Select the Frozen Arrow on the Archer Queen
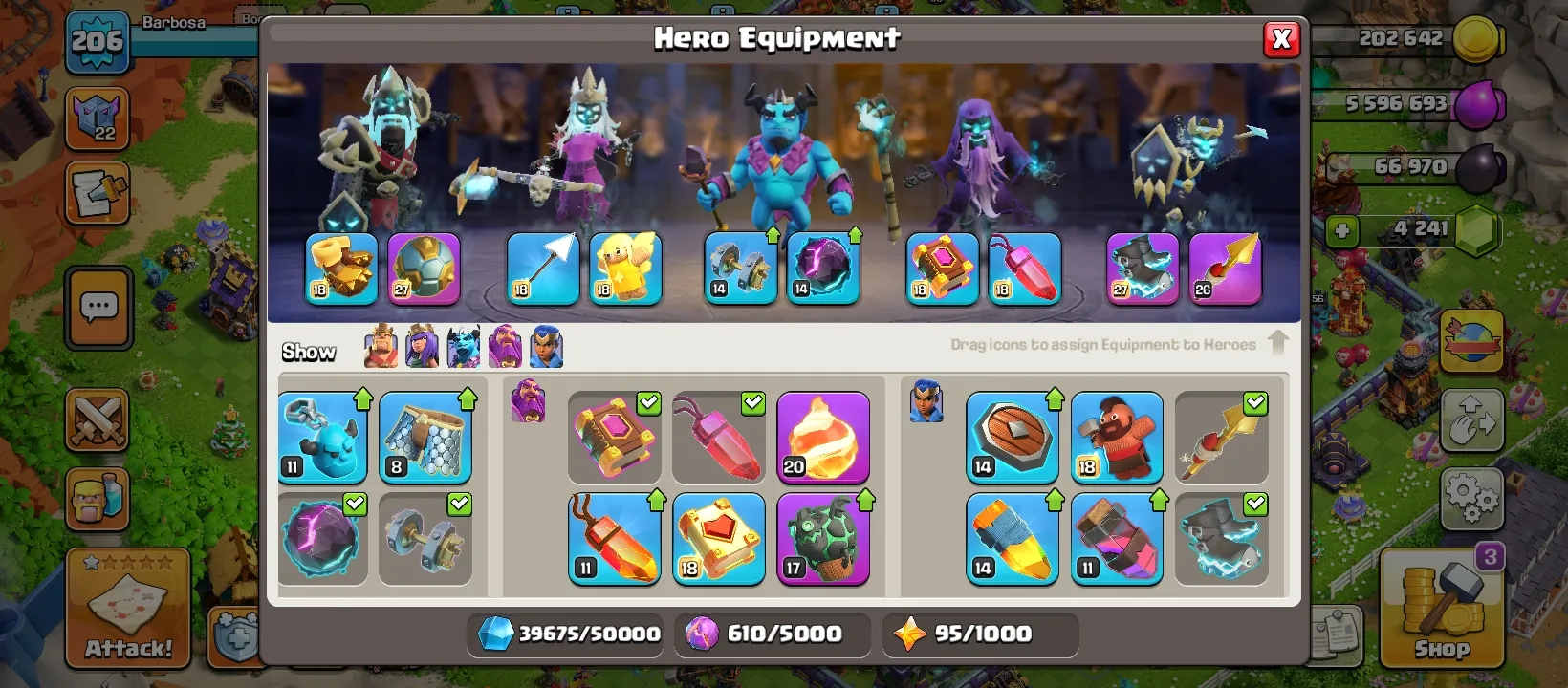The width and height of the screenshot is (1568, 688). (542, 269)
